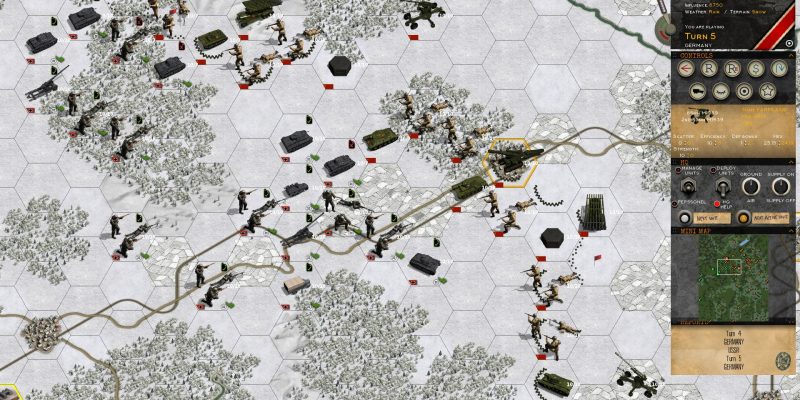
Task: Turn the Ground/Air dial
Action: point(749,187)
